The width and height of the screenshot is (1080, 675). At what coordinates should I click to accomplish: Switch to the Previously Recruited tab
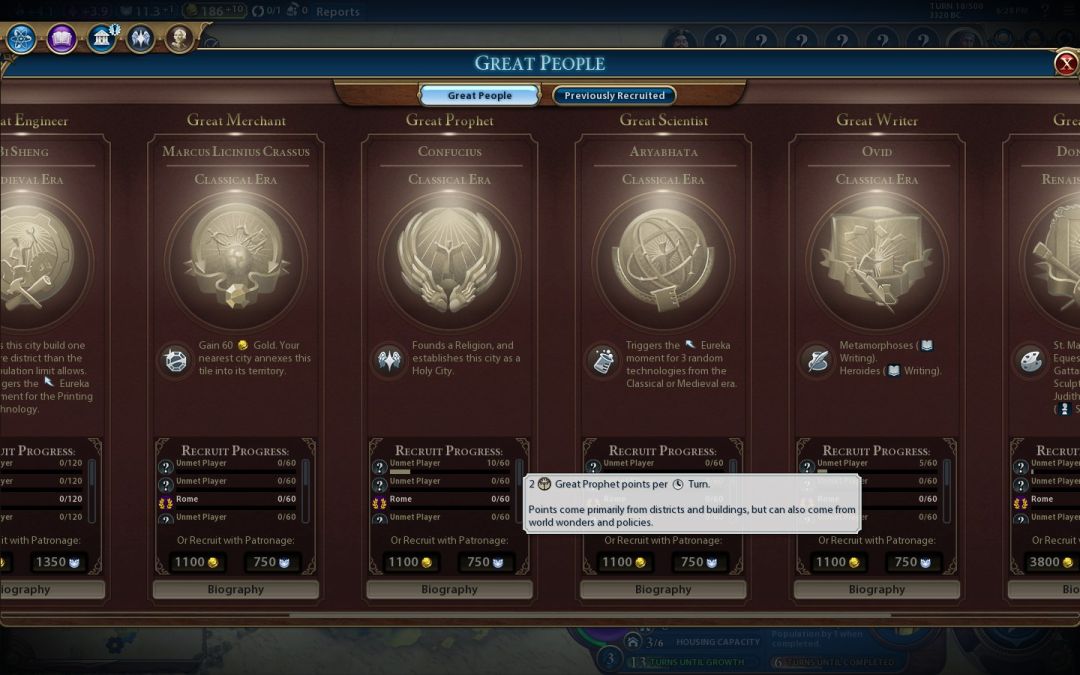point(614,96)
